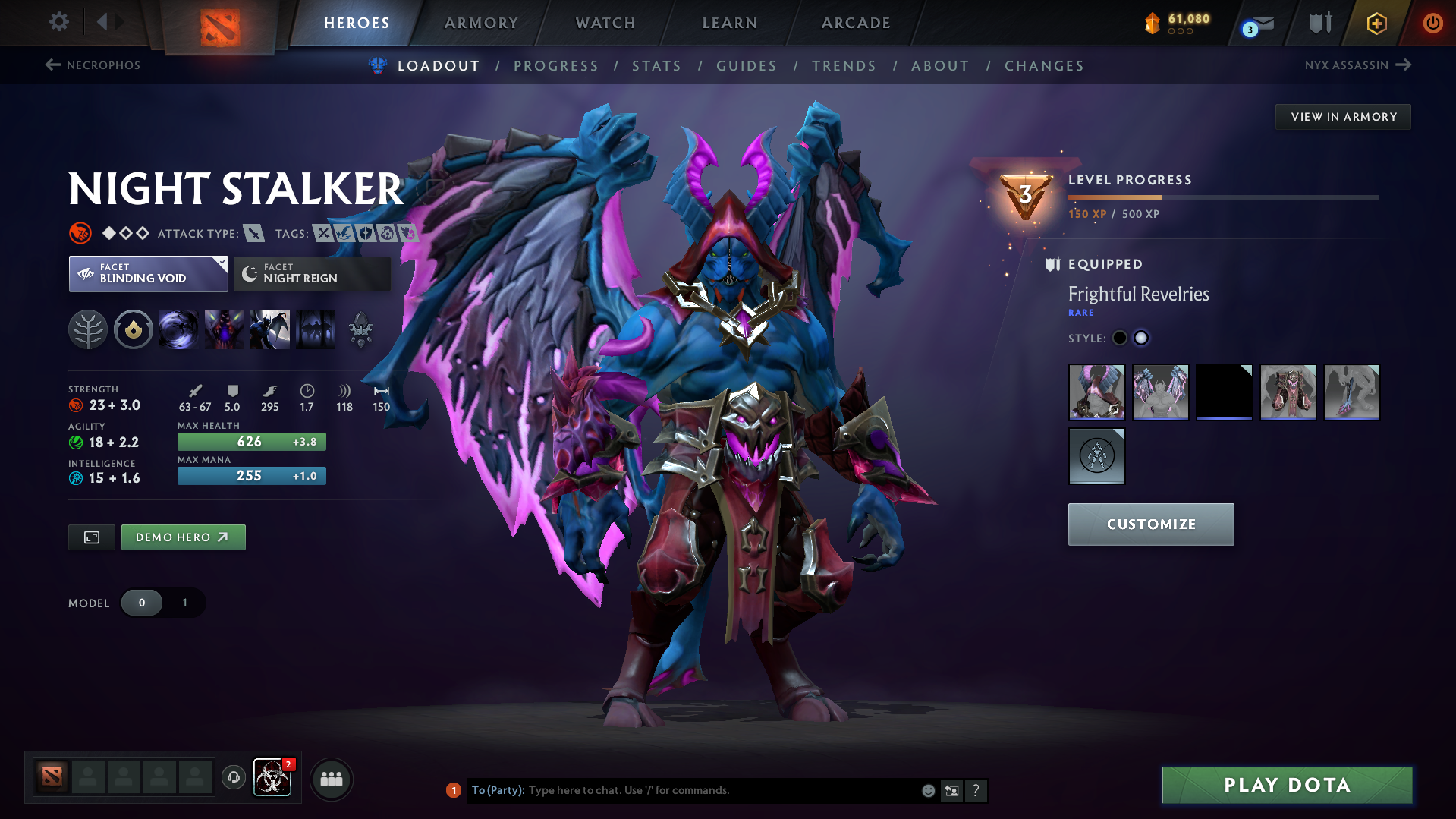Open the settings gear icon
Screen dimensions: 1456x819
[58, 22]
